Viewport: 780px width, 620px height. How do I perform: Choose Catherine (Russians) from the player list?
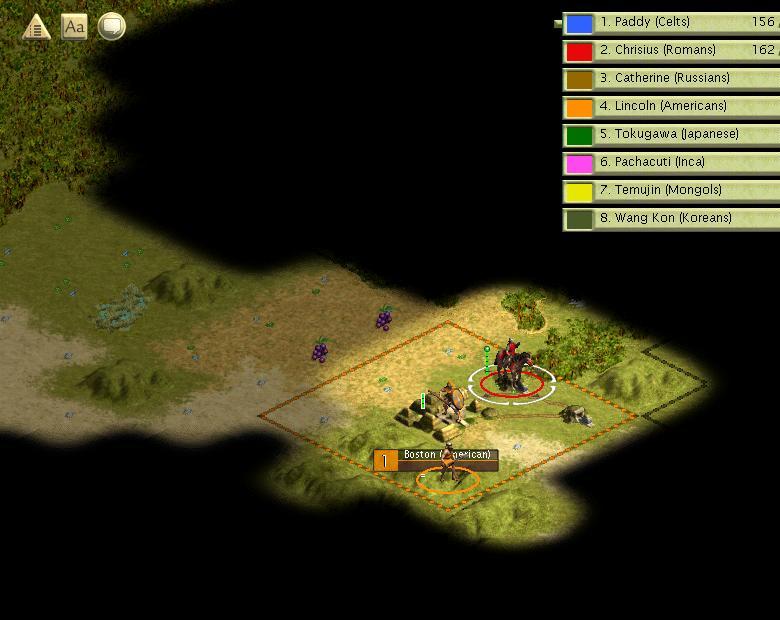tap(670, 78)
